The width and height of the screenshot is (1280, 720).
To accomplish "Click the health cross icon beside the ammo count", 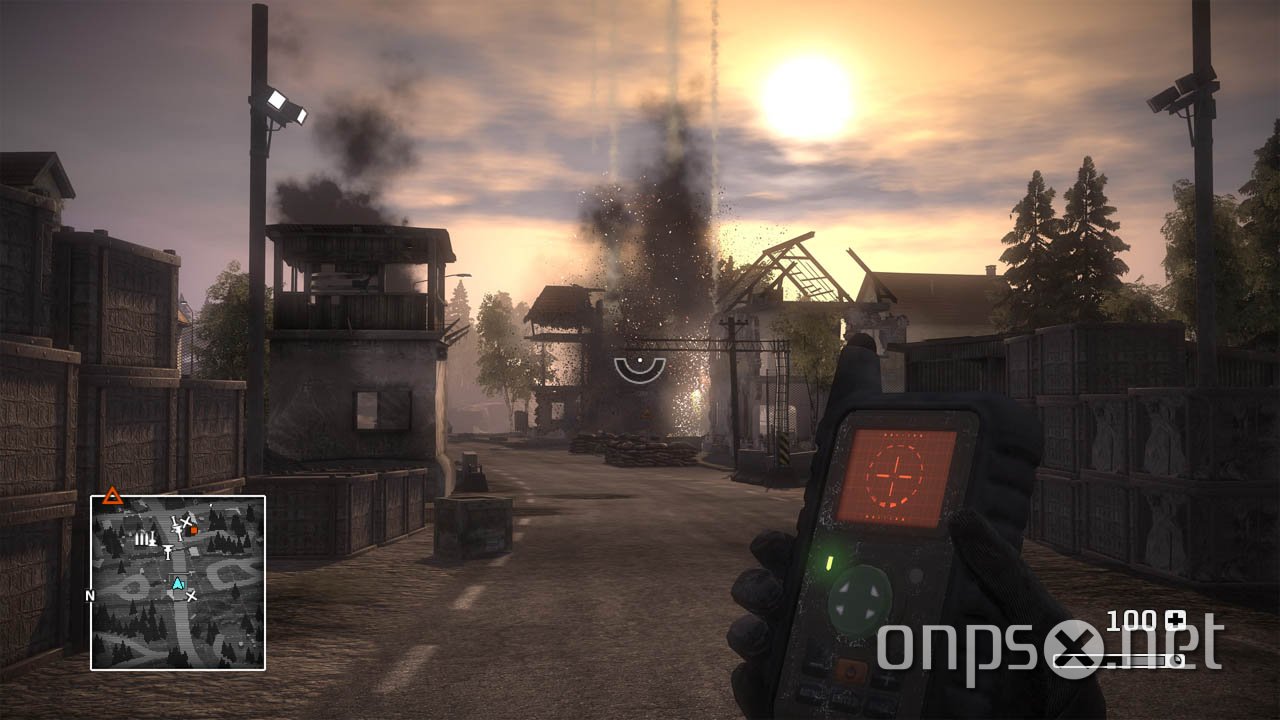I will pos(1176,620).
